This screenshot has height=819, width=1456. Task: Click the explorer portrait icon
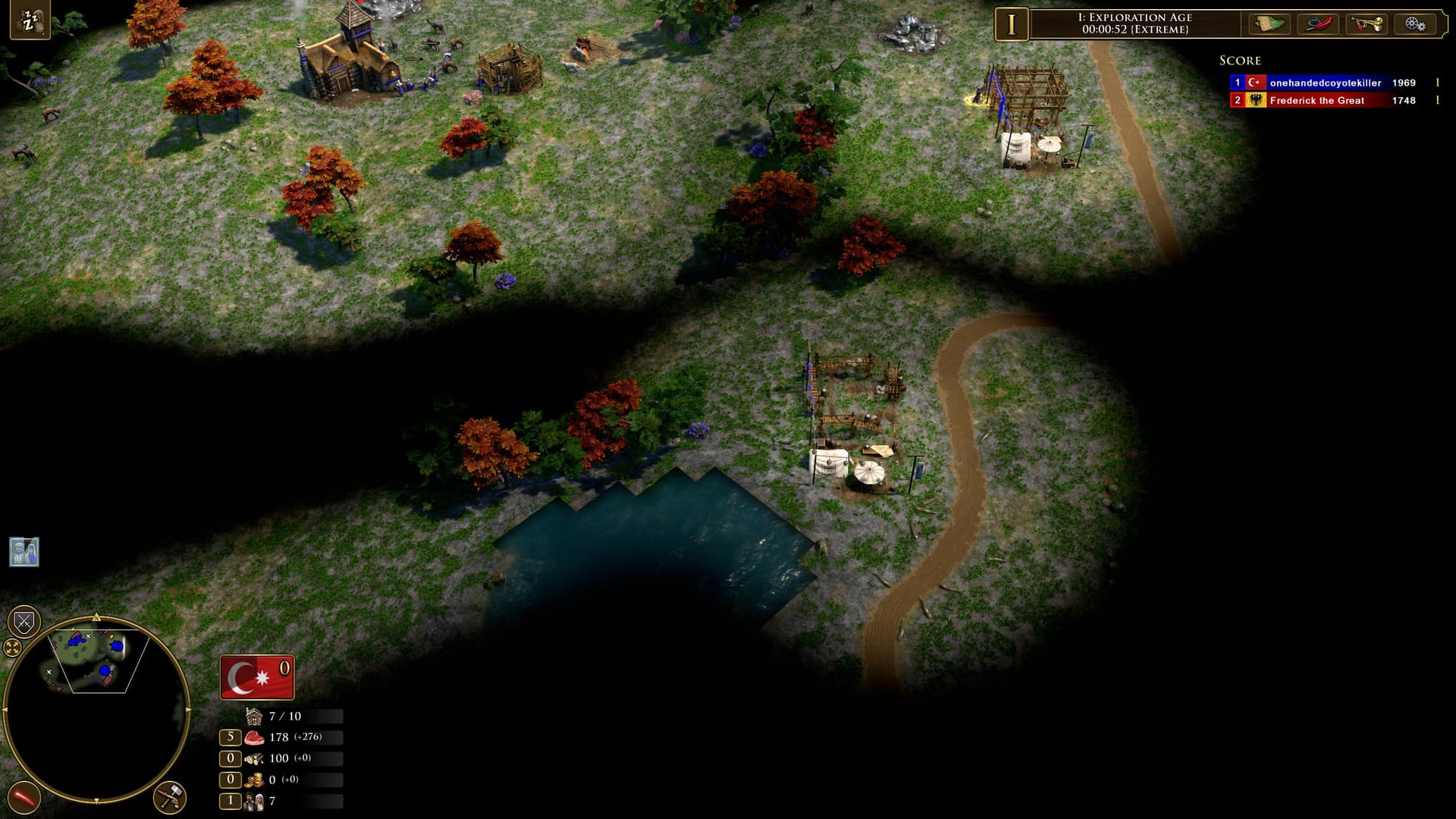pyautogui.click(x=24, y=552)
